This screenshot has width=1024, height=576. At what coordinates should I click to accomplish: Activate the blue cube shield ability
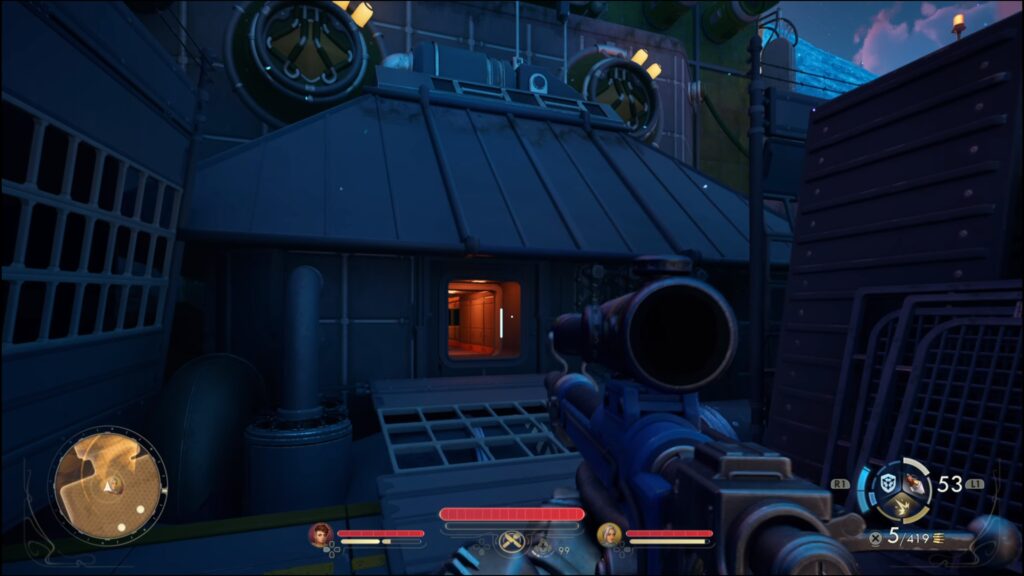pyautogui.click(x=888, y=483)
